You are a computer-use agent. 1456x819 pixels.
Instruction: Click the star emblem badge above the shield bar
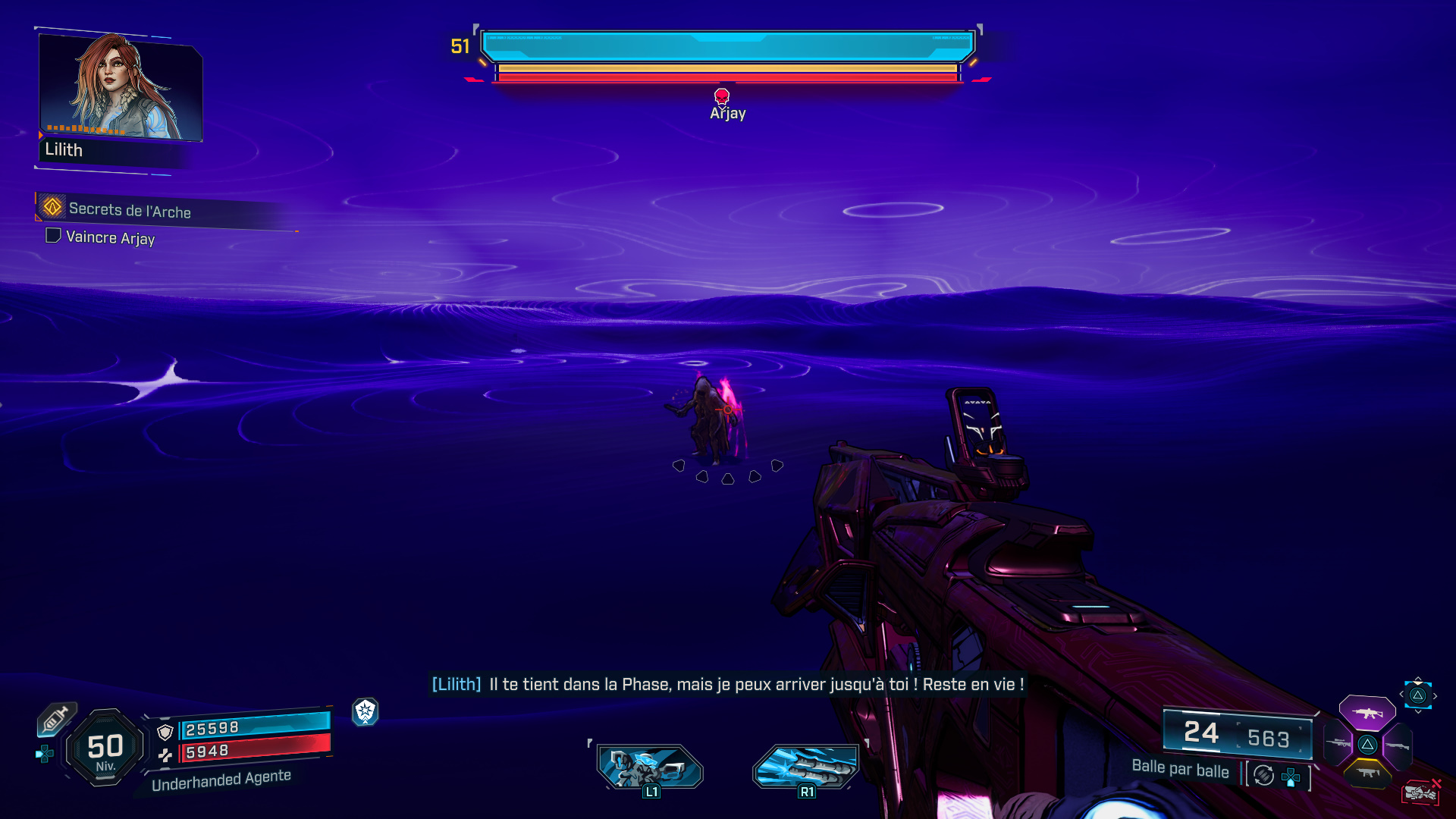[x=365, y=714]
